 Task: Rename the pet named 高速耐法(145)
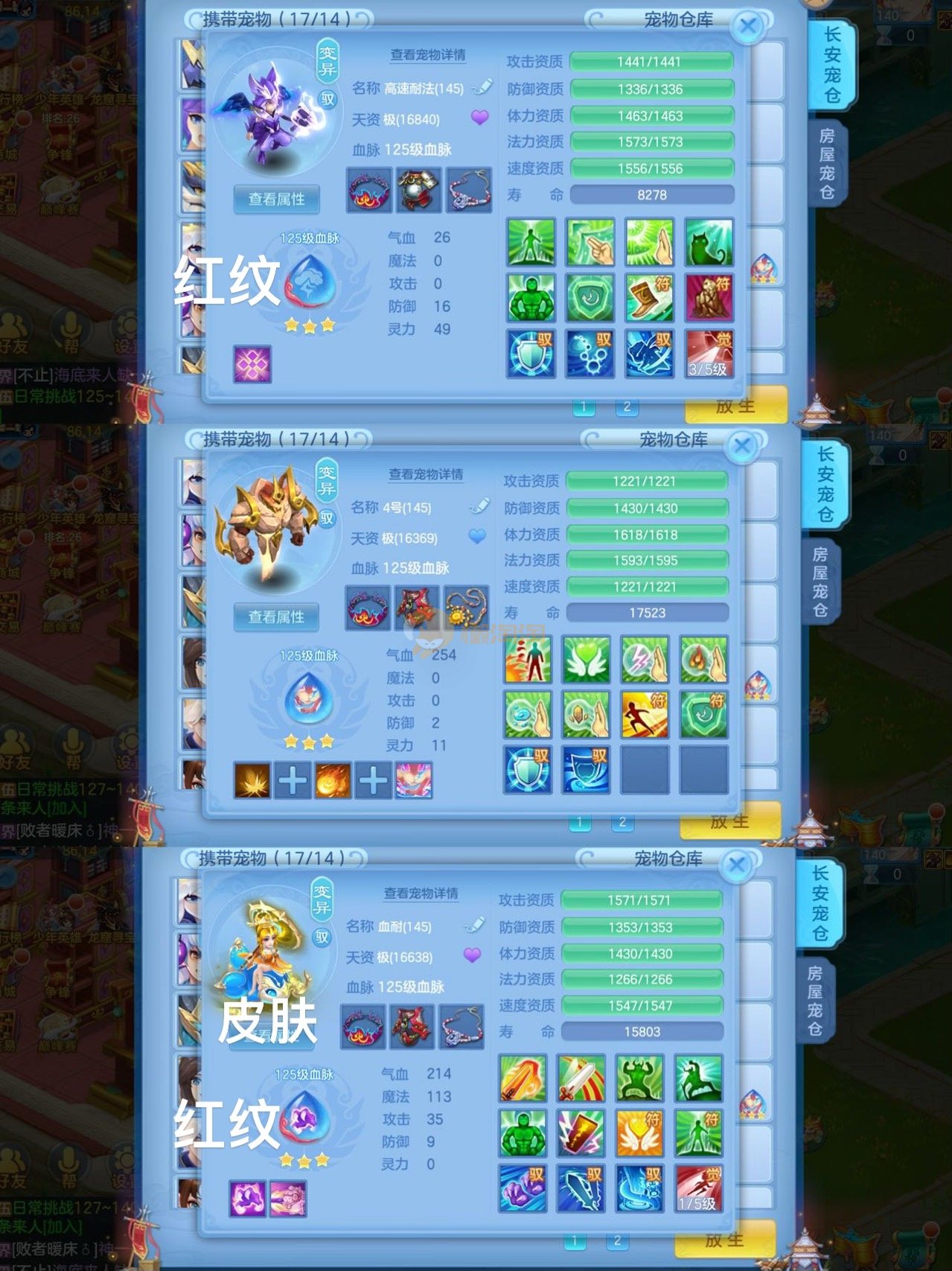(482, 87)
